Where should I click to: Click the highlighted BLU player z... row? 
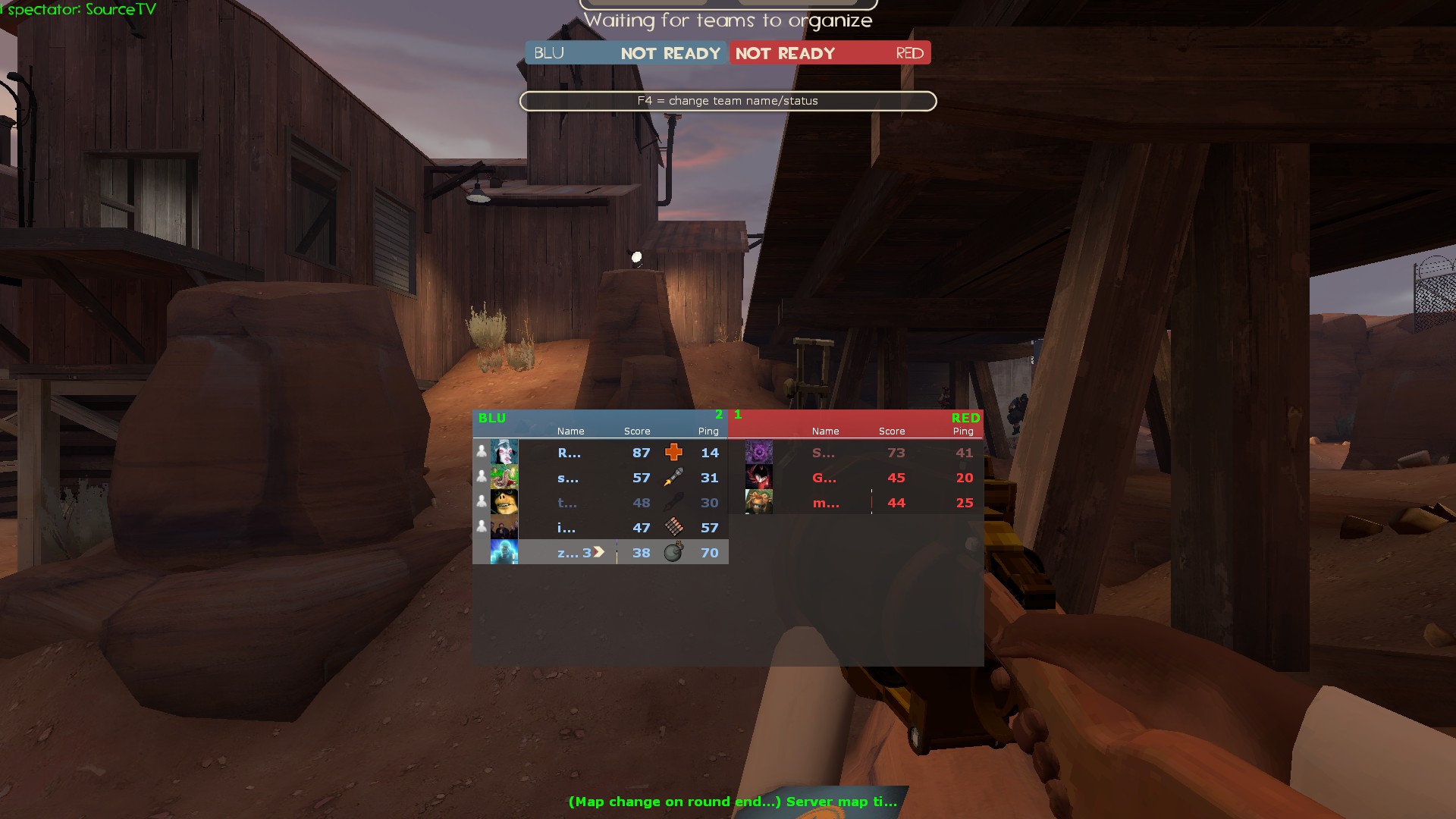tap(600, 553)
